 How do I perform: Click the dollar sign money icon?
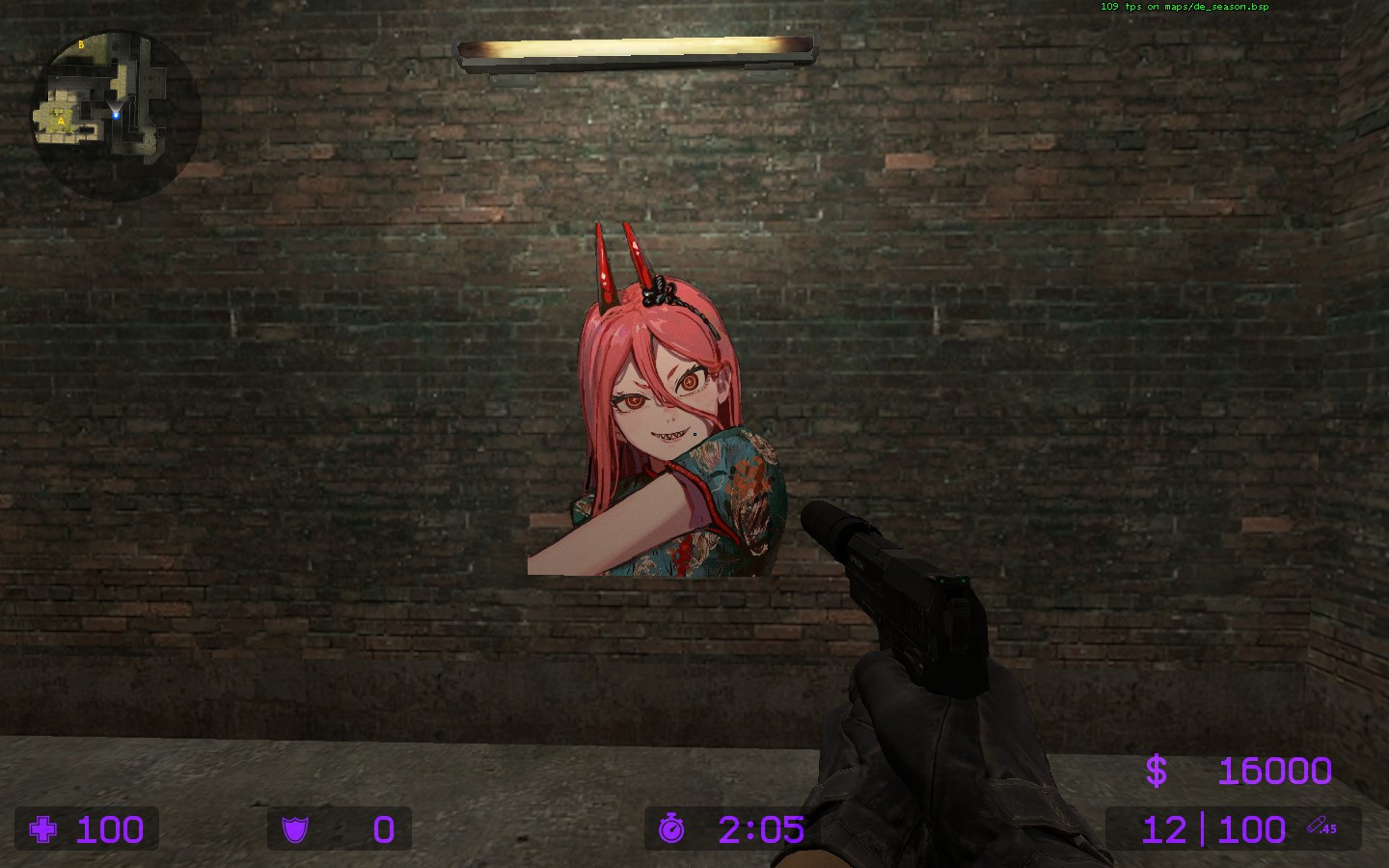(x=1157, y=771)
